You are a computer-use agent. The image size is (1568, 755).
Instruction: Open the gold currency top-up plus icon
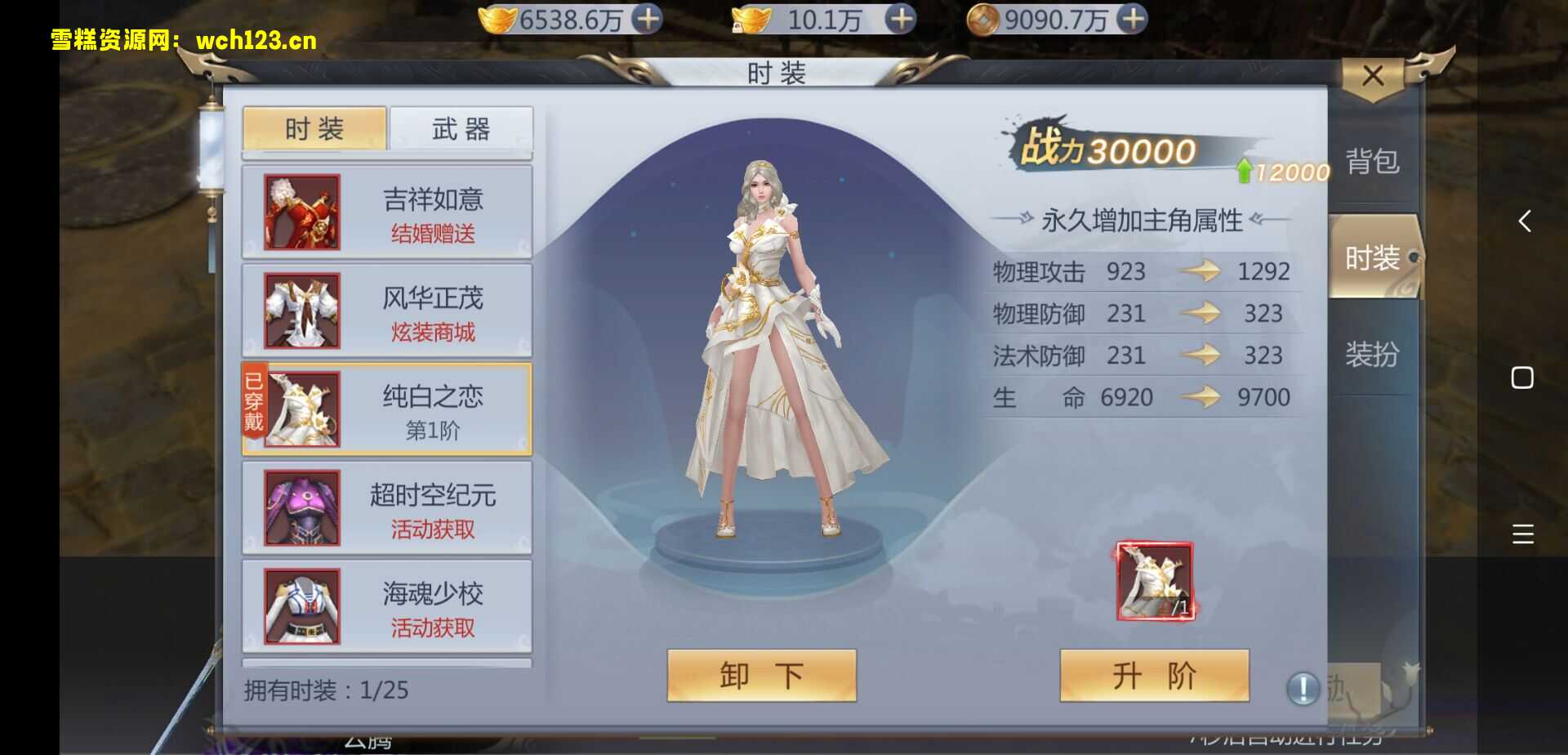[648, 18]
